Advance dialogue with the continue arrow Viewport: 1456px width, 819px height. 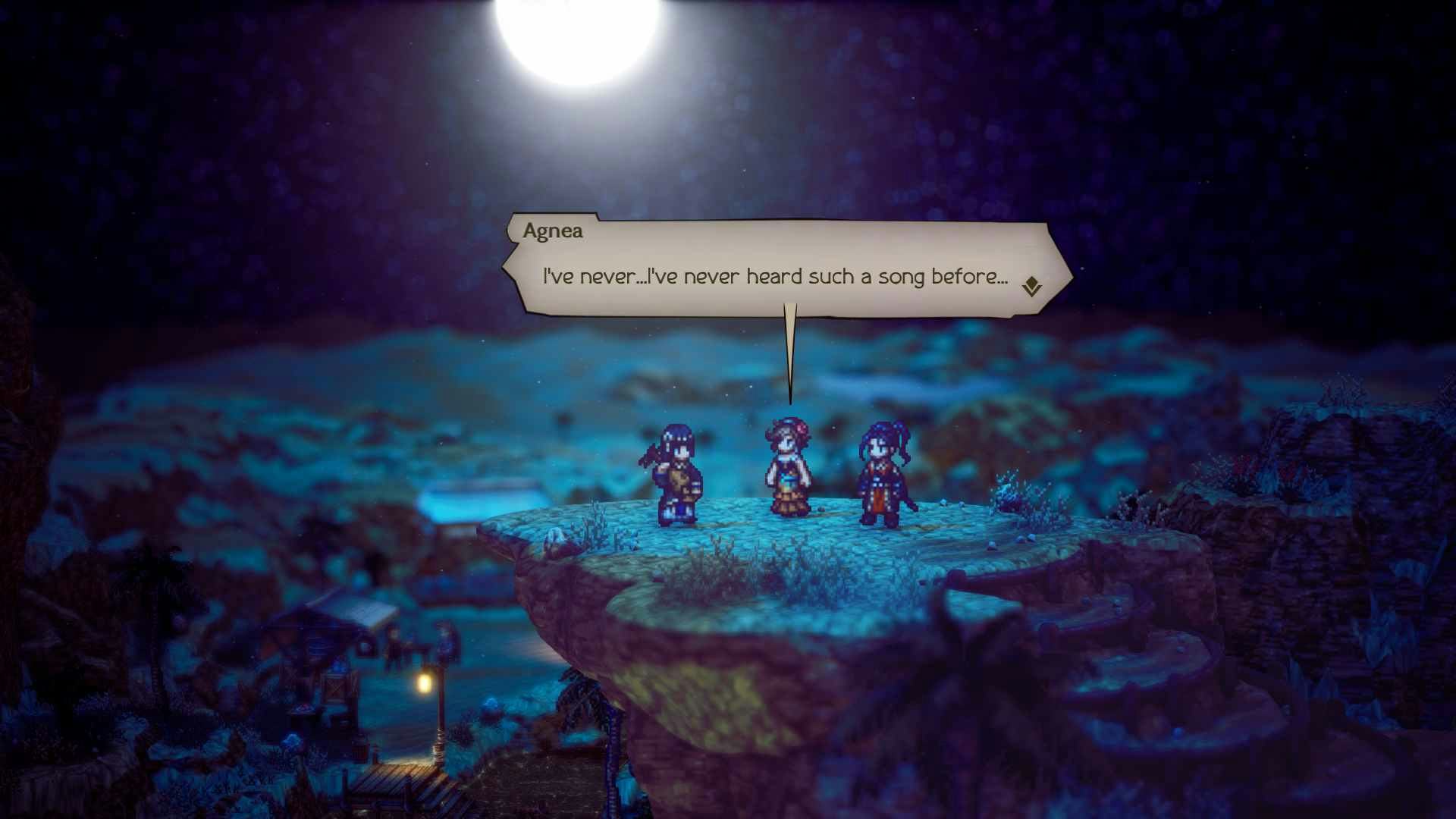point(1031,287)
